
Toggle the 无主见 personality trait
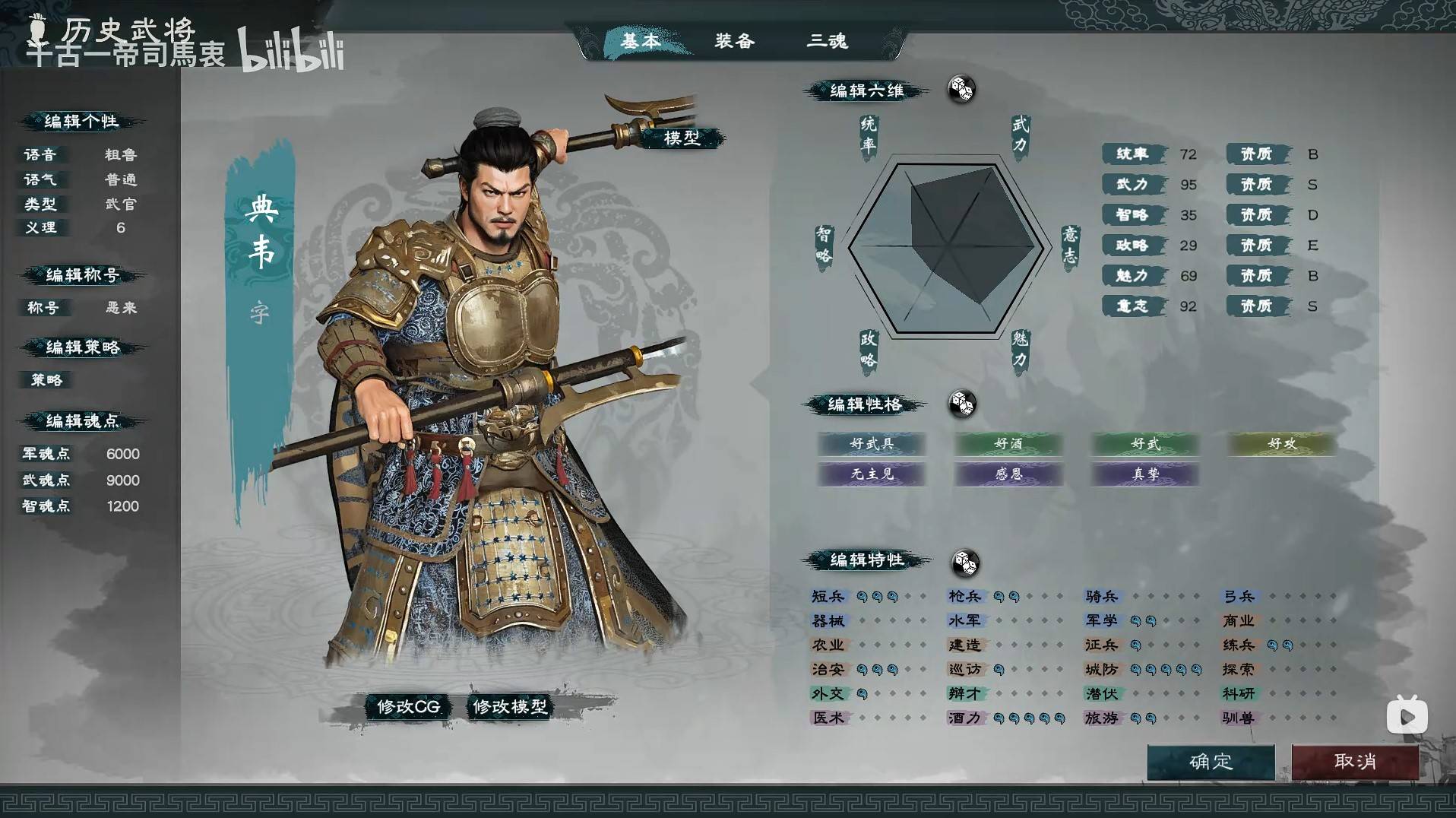[872, 475]
